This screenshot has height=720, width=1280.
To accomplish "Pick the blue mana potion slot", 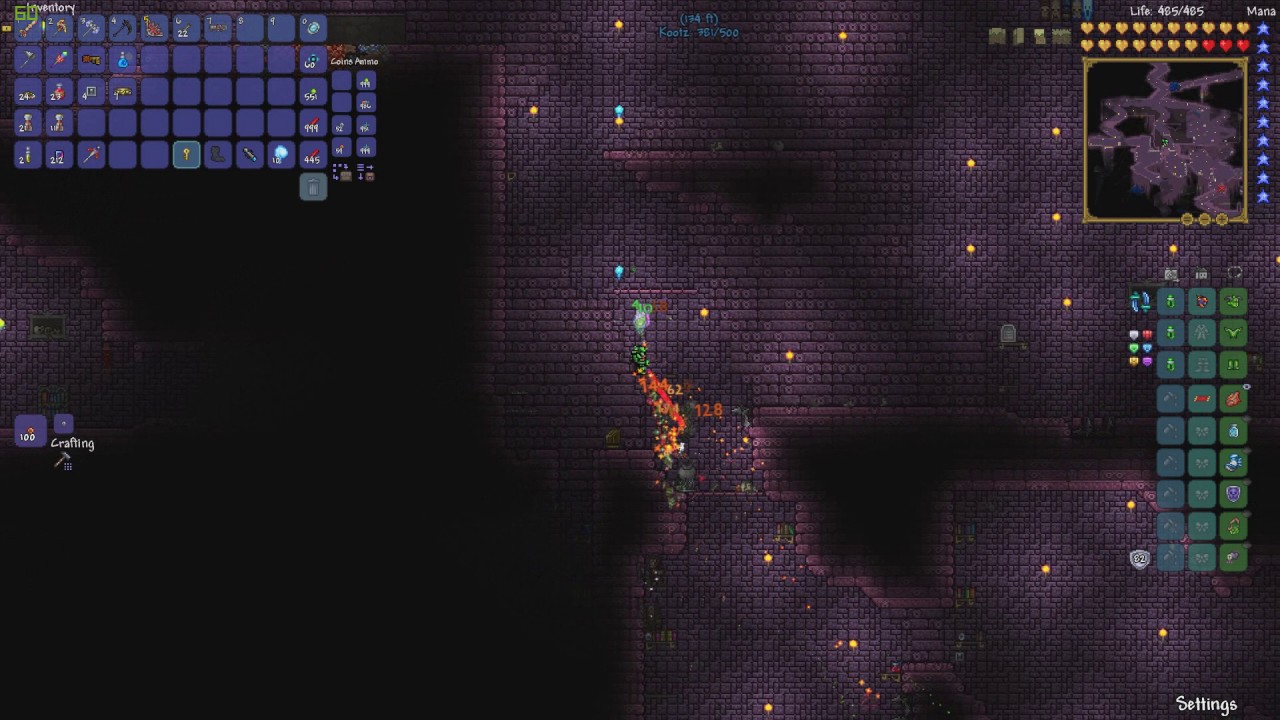I will tap(122, 60).
